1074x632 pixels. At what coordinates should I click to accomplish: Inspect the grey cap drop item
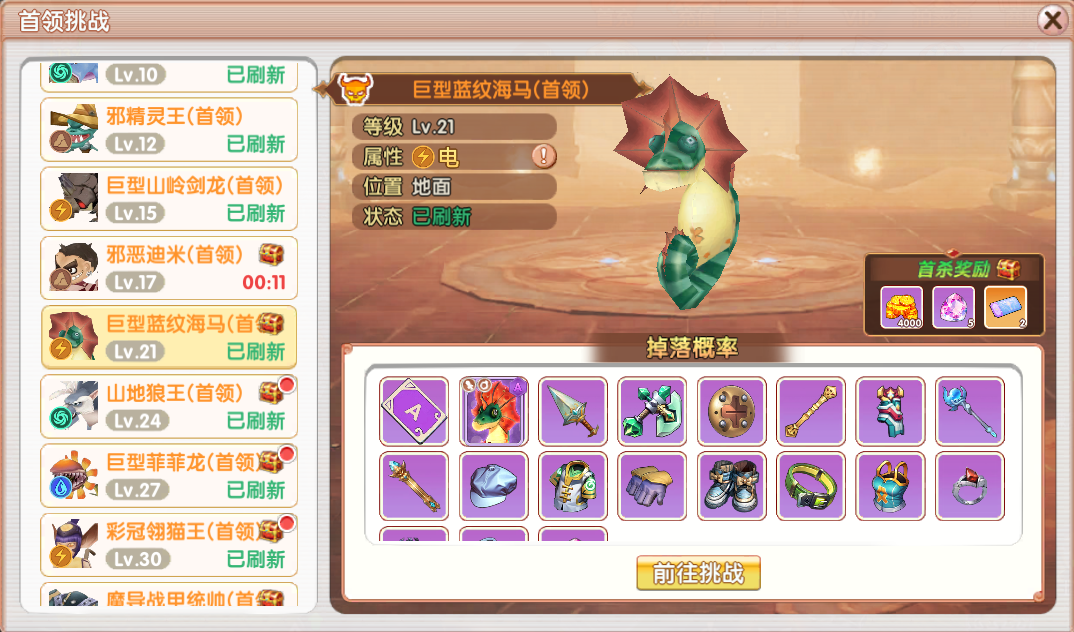pyautogui.click(x=493, y=486)
